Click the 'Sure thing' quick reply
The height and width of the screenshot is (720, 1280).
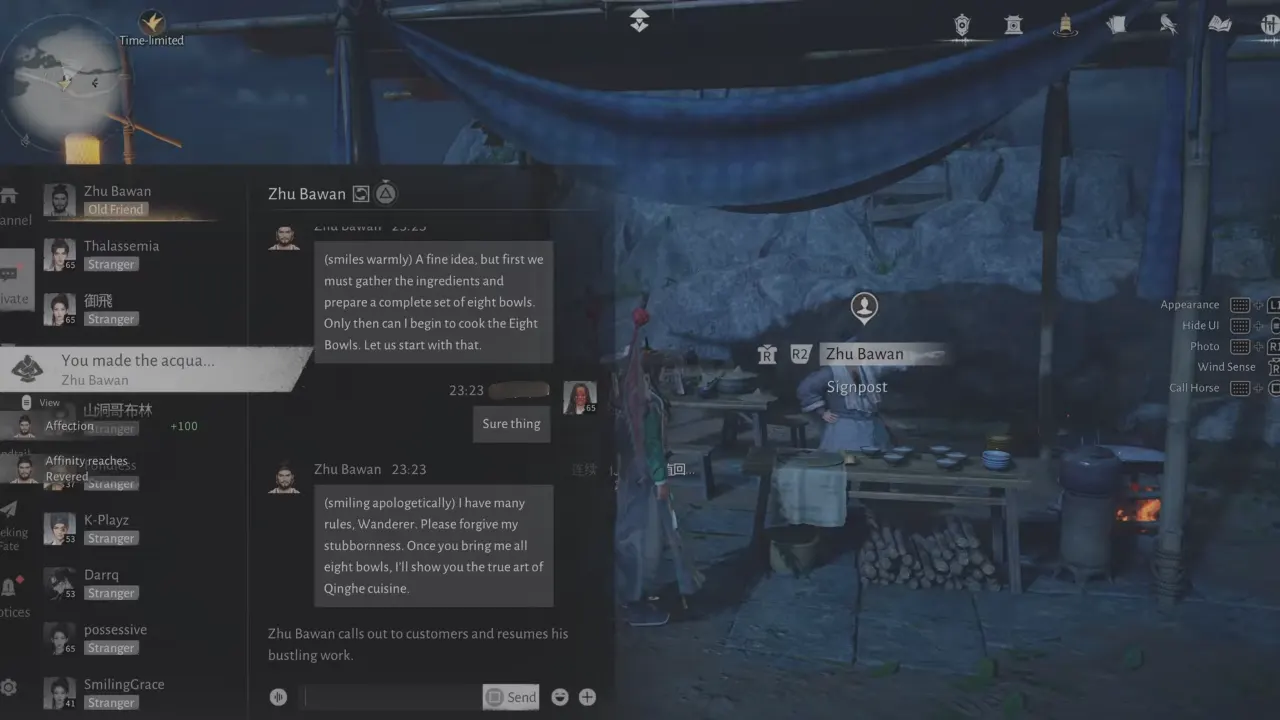511,423
